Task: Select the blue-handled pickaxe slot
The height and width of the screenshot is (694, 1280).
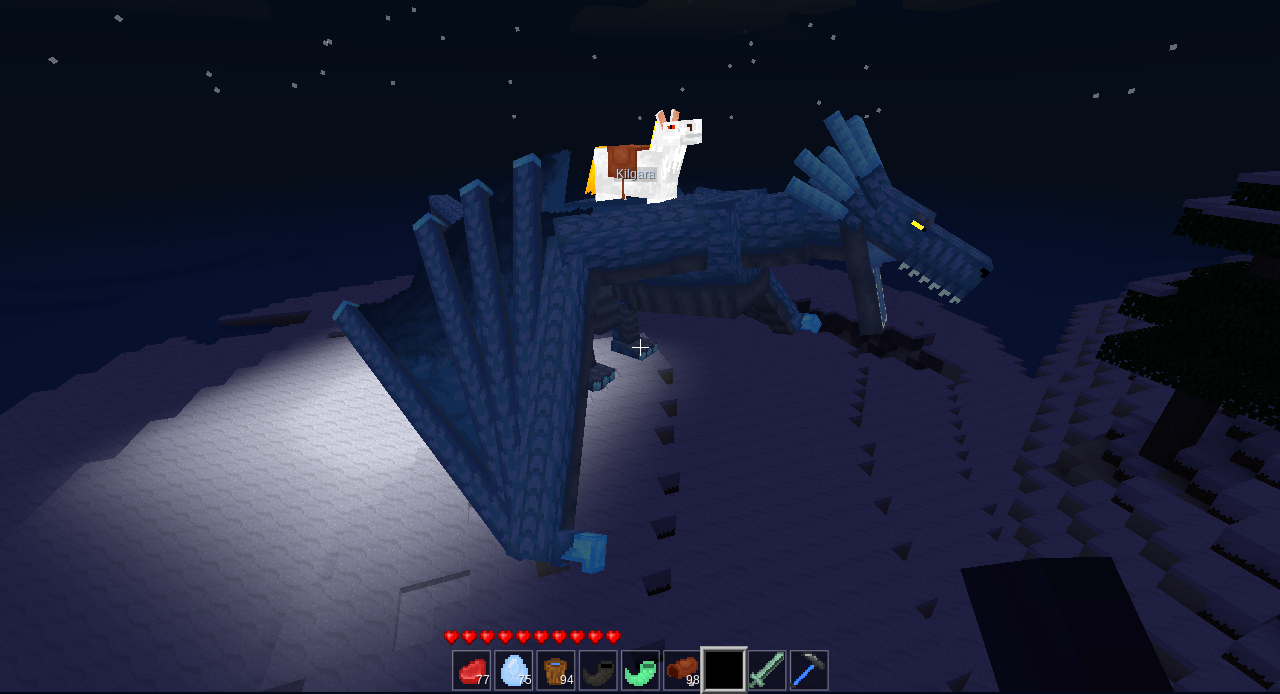Action: tap(809, 670)
